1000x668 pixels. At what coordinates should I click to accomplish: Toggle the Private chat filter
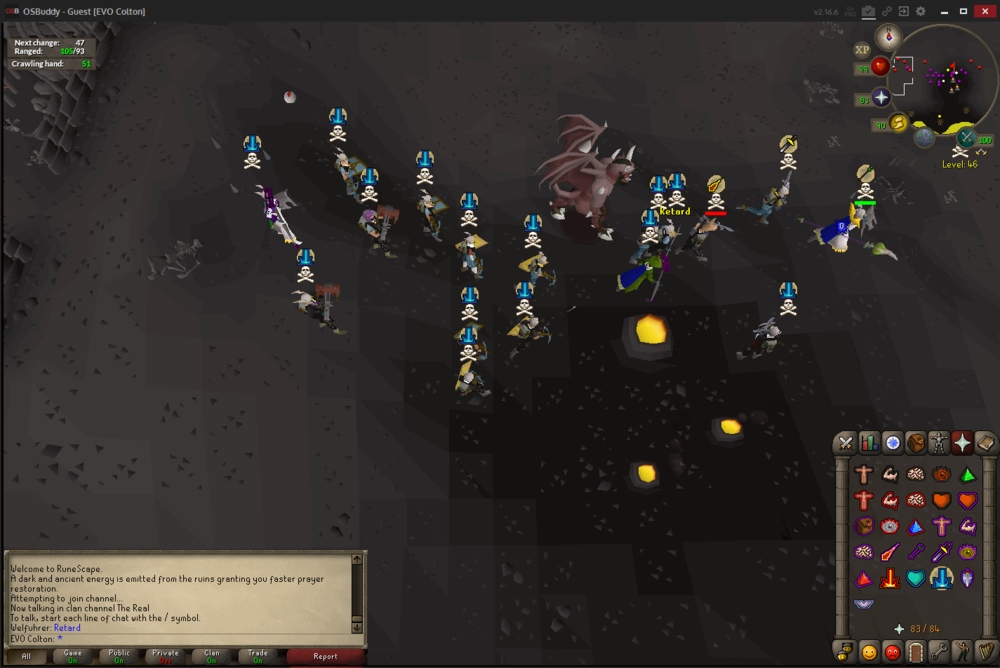point(166,656)
